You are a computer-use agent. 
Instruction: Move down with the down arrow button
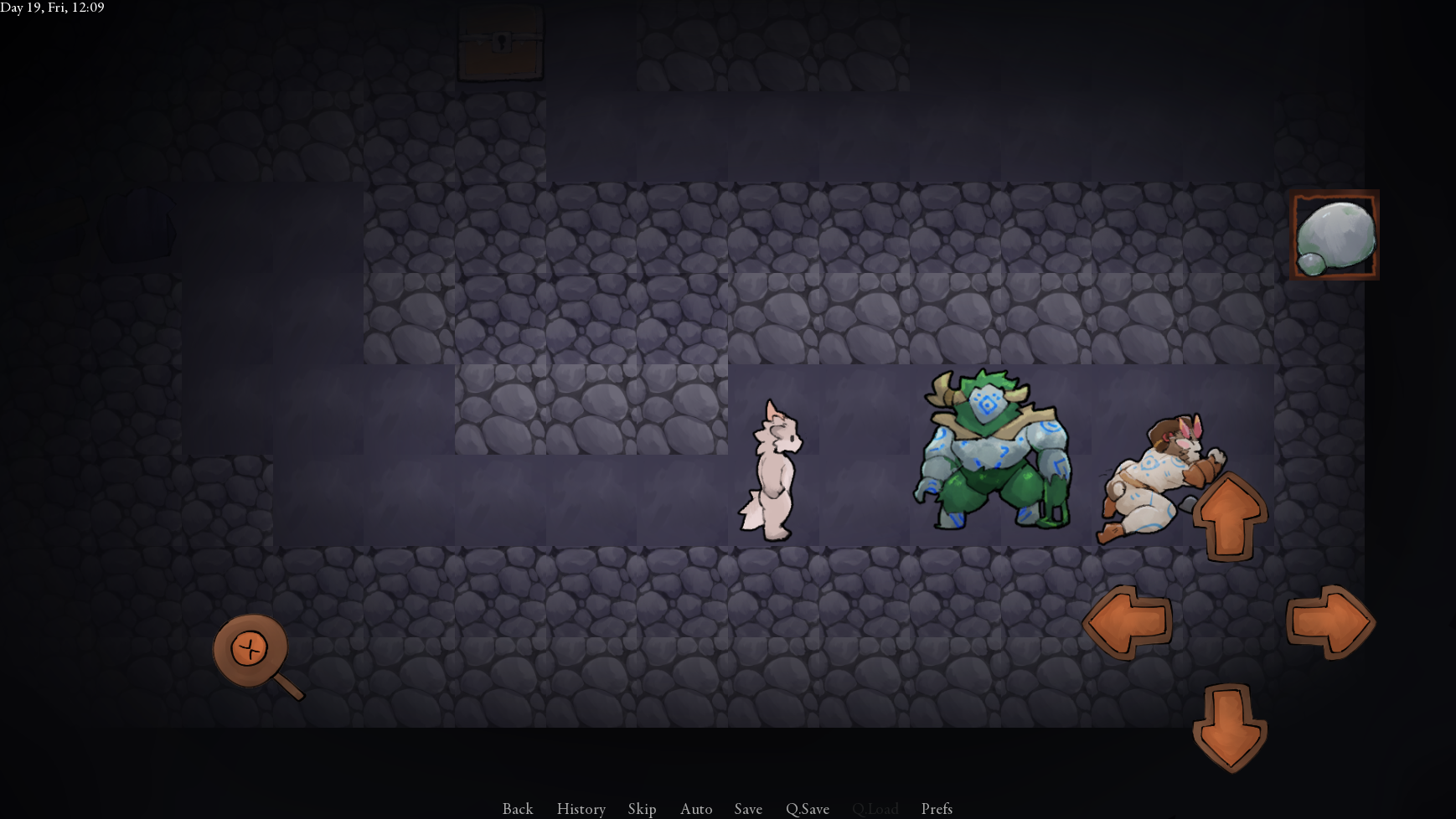point(1229,727)
